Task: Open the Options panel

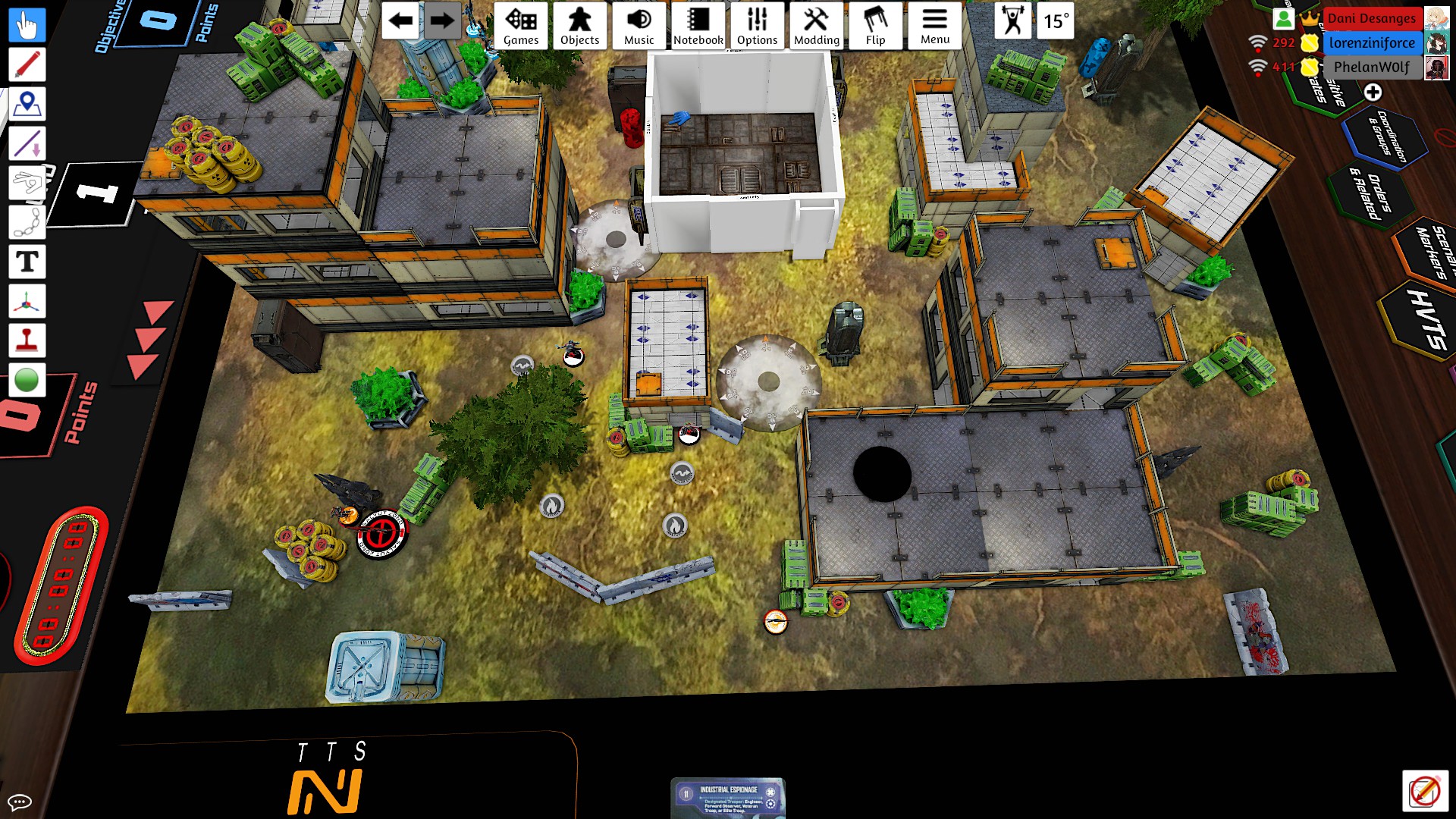Action: (757, 26)
